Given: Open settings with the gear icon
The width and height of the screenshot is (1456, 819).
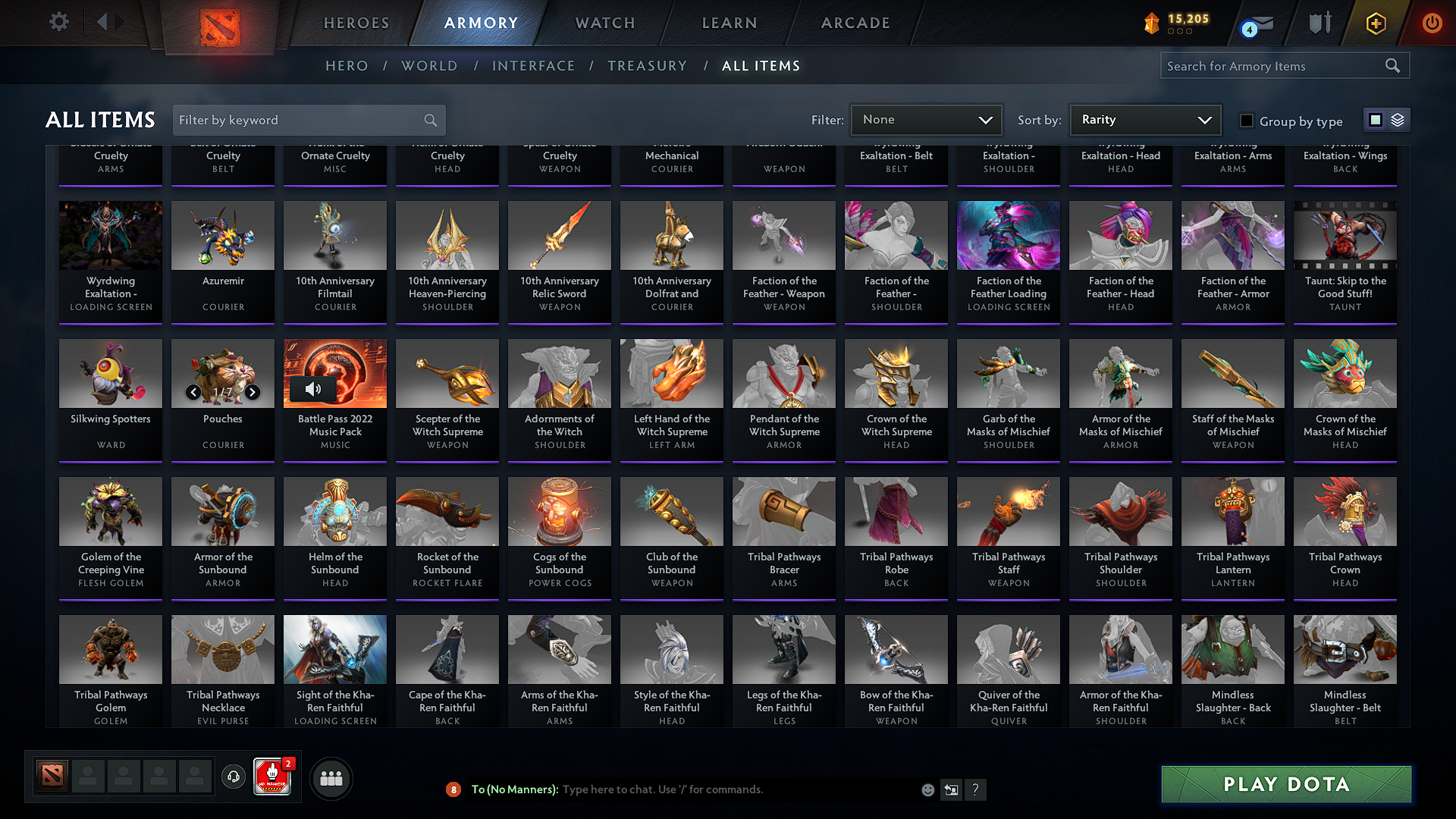Looking at the screenshot, I should [58, 22].
